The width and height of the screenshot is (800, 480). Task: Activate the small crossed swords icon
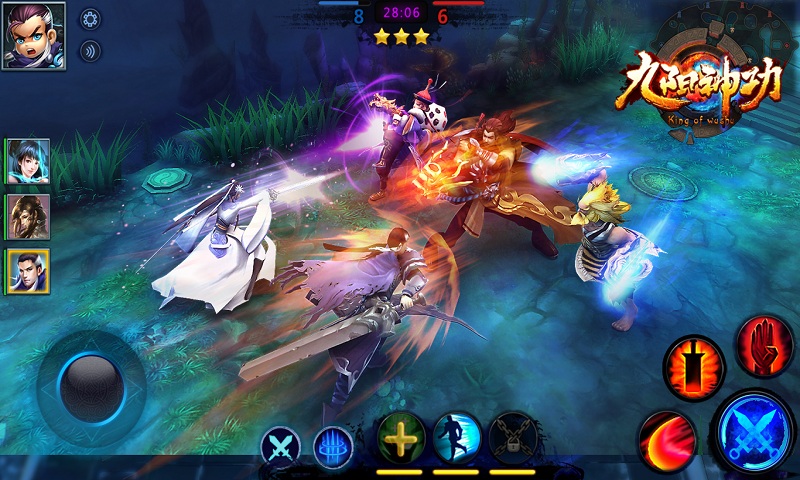point(280,445)
